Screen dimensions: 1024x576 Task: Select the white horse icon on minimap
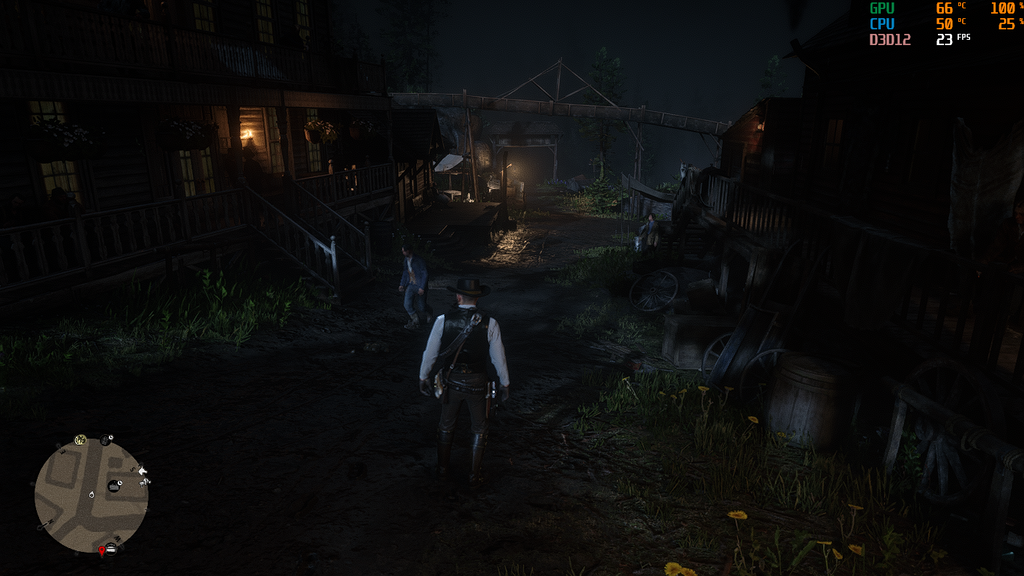click(x=143, y=471)
